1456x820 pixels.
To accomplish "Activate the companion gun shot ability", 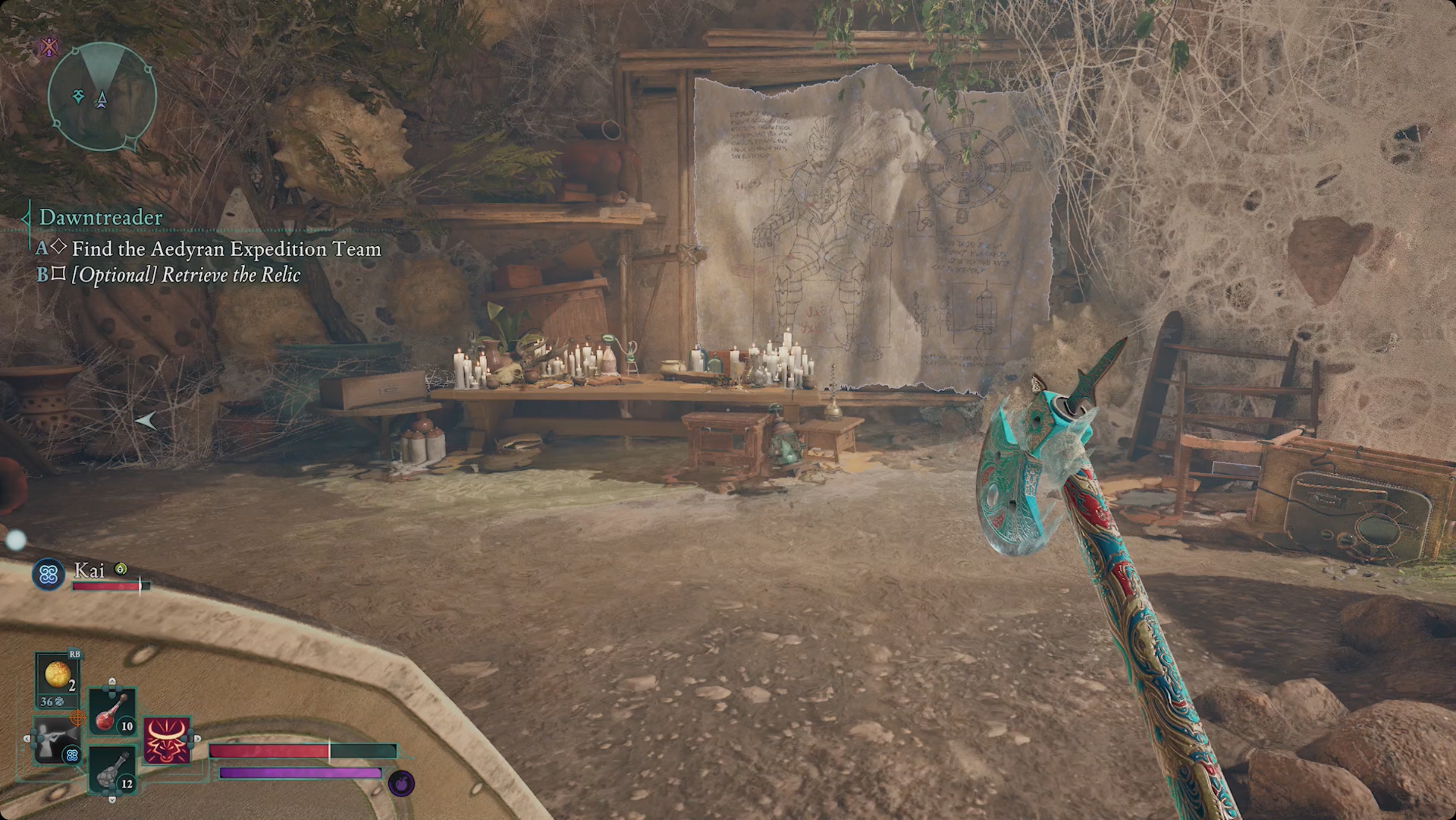I will pyautogui.click(x=56, y=740).
